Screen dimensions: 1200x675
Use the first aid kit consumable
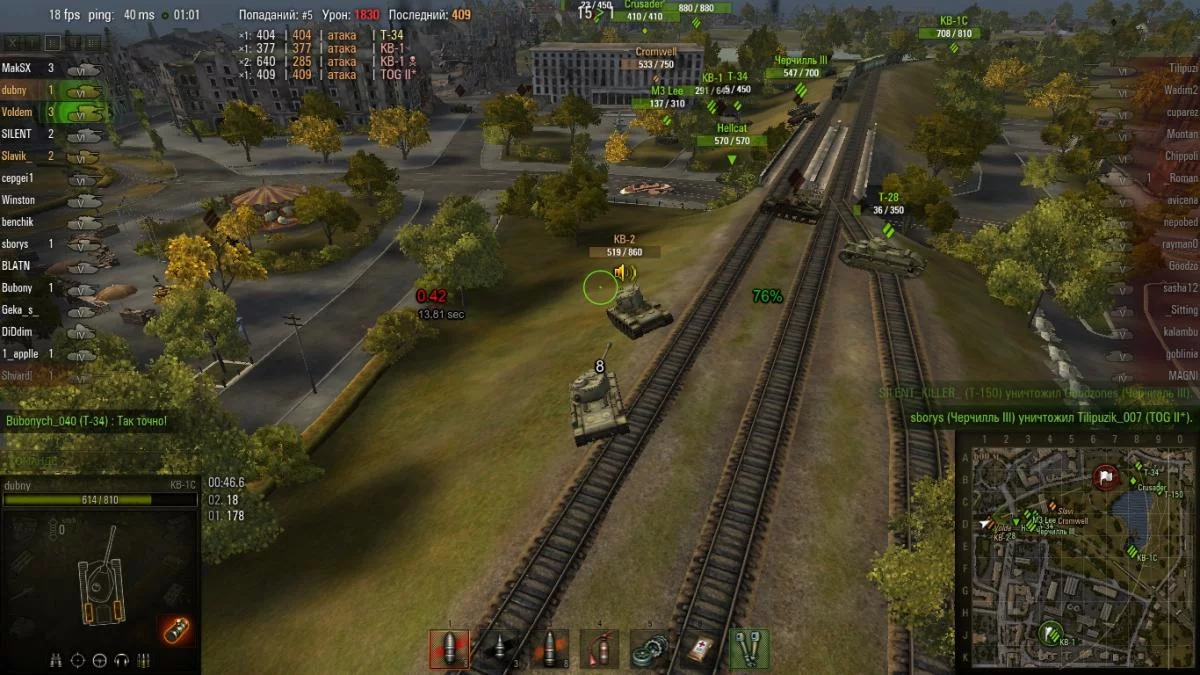(x=699, y=648)
